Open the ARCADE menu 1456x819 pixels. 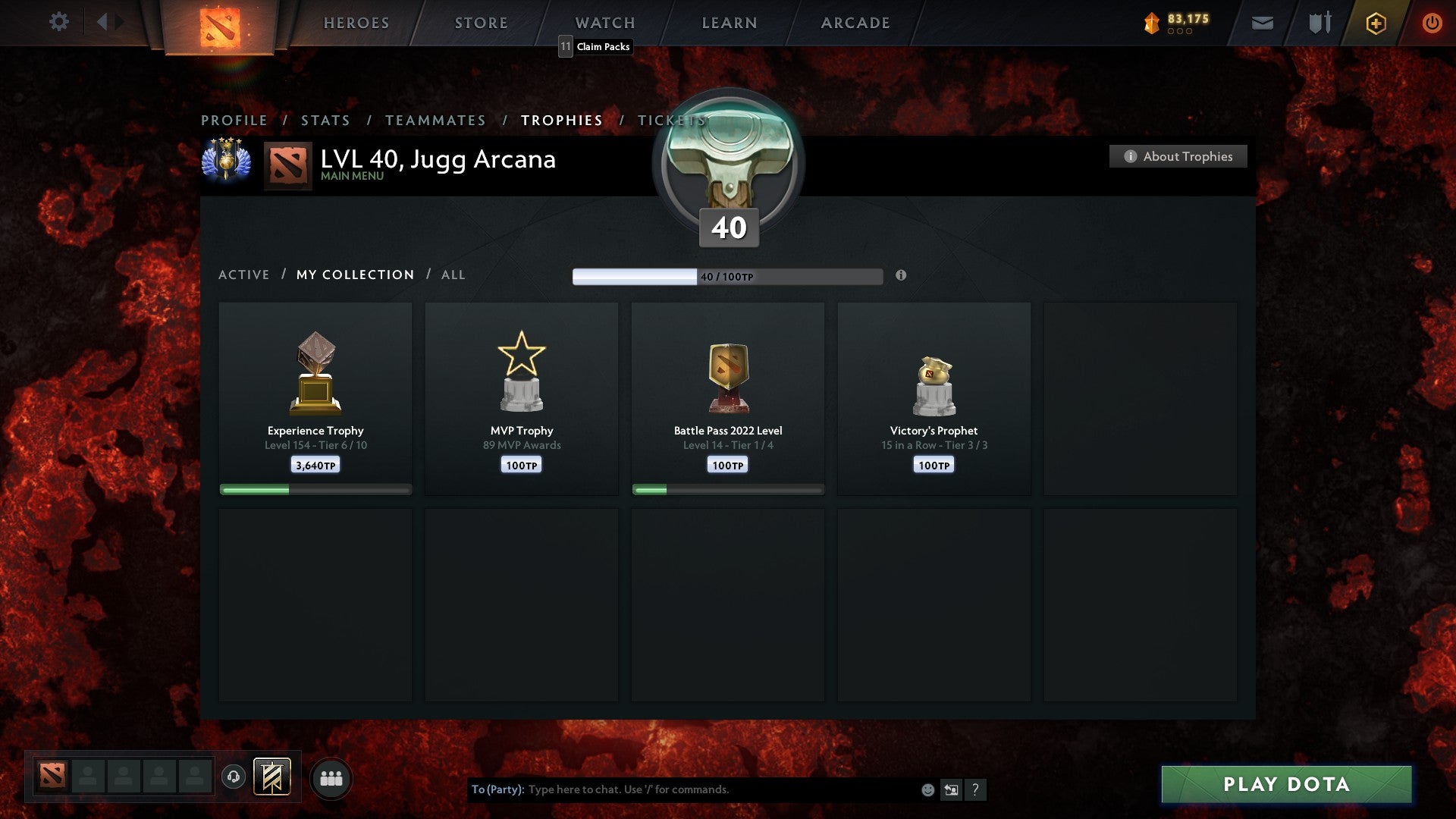pos(854,23)
